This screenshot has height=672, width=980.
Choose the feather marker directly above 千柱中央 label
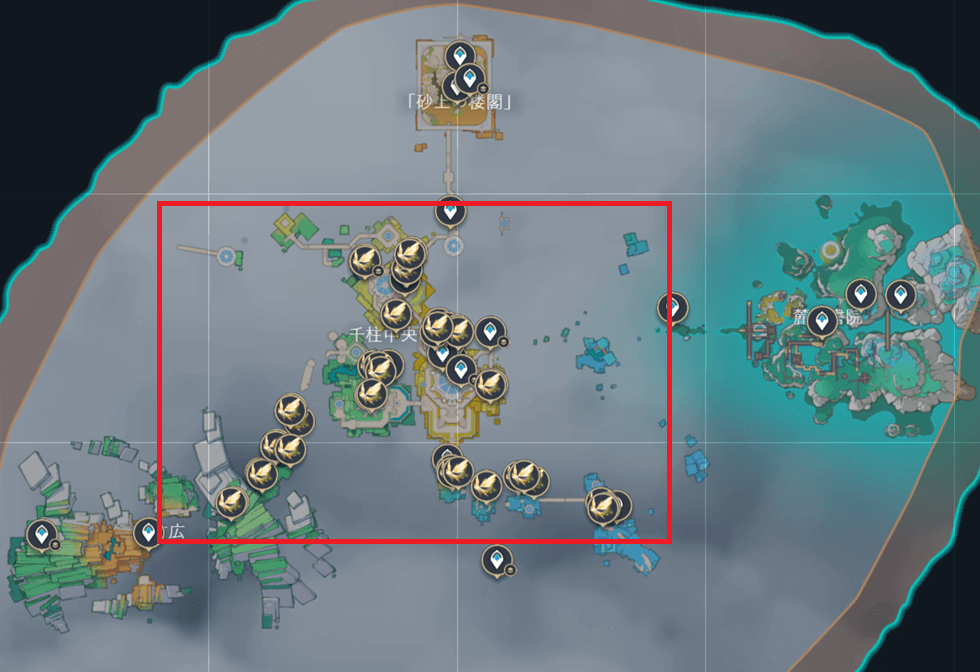click(x=396, y=313)
